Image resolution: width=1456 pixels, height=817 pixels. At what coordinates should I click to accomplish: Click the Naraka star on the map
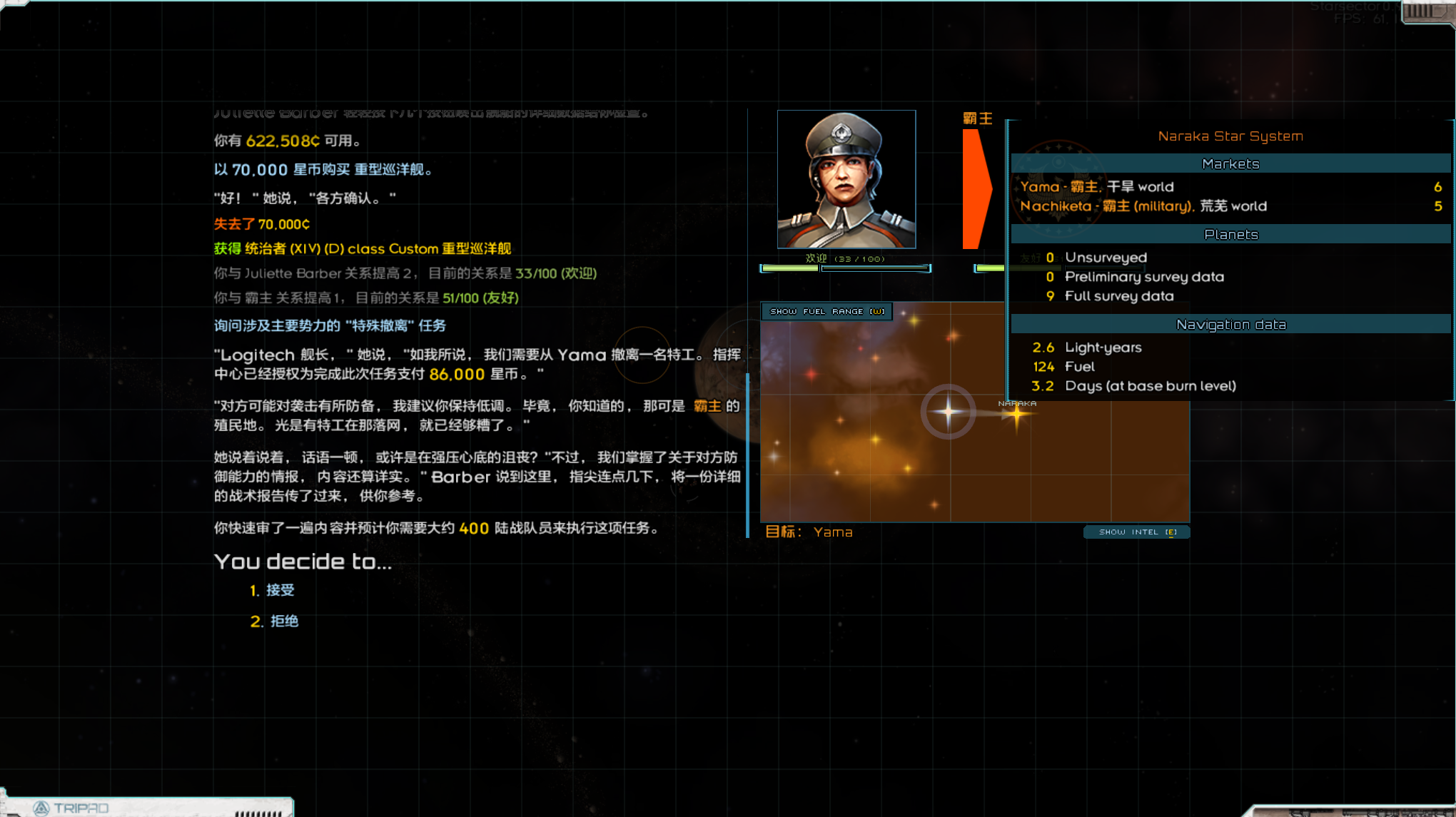pyautogui.click(x=1016, y=412)
